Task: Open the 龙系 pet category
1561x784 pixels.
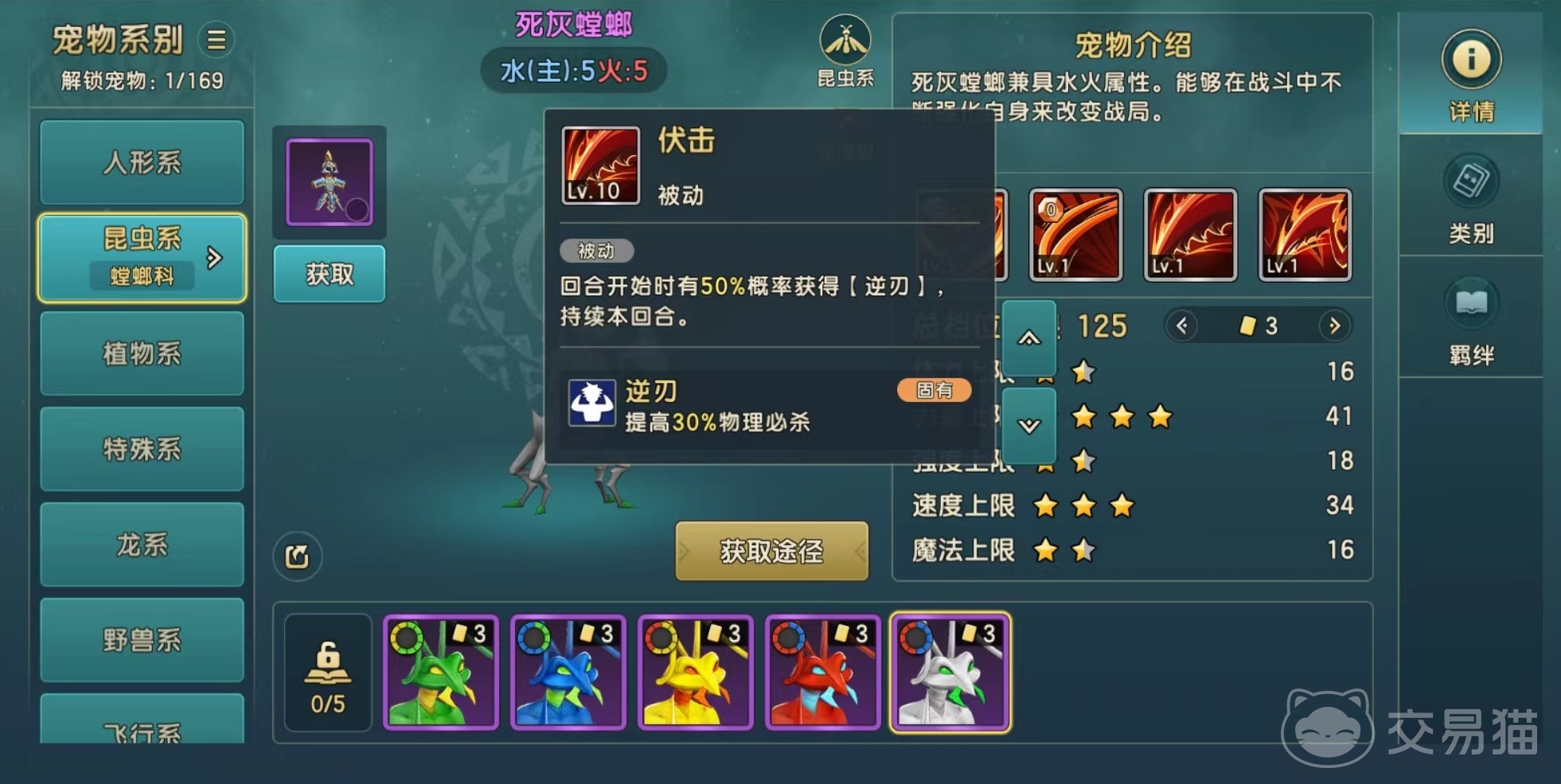Action: click(x=142, y=544)
